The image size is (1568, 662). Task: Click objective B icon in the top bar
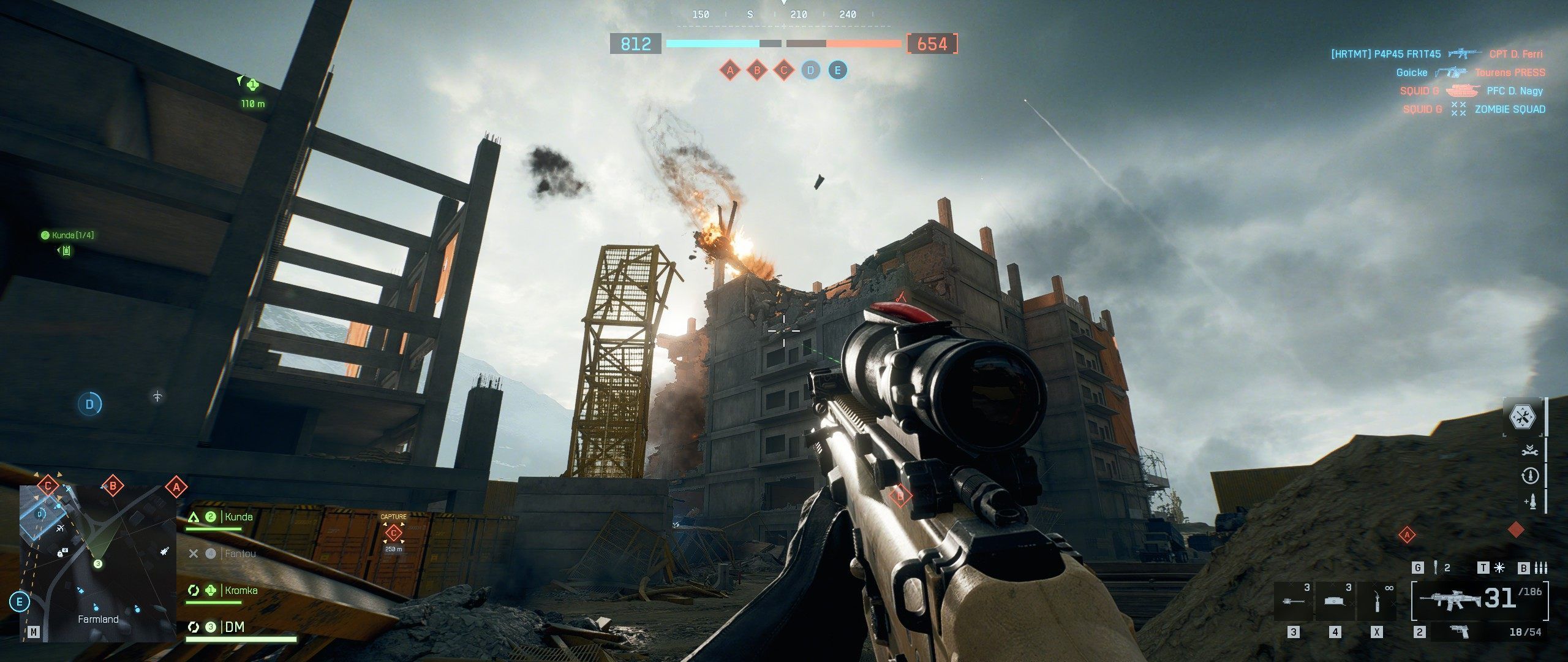click(756, 70)
